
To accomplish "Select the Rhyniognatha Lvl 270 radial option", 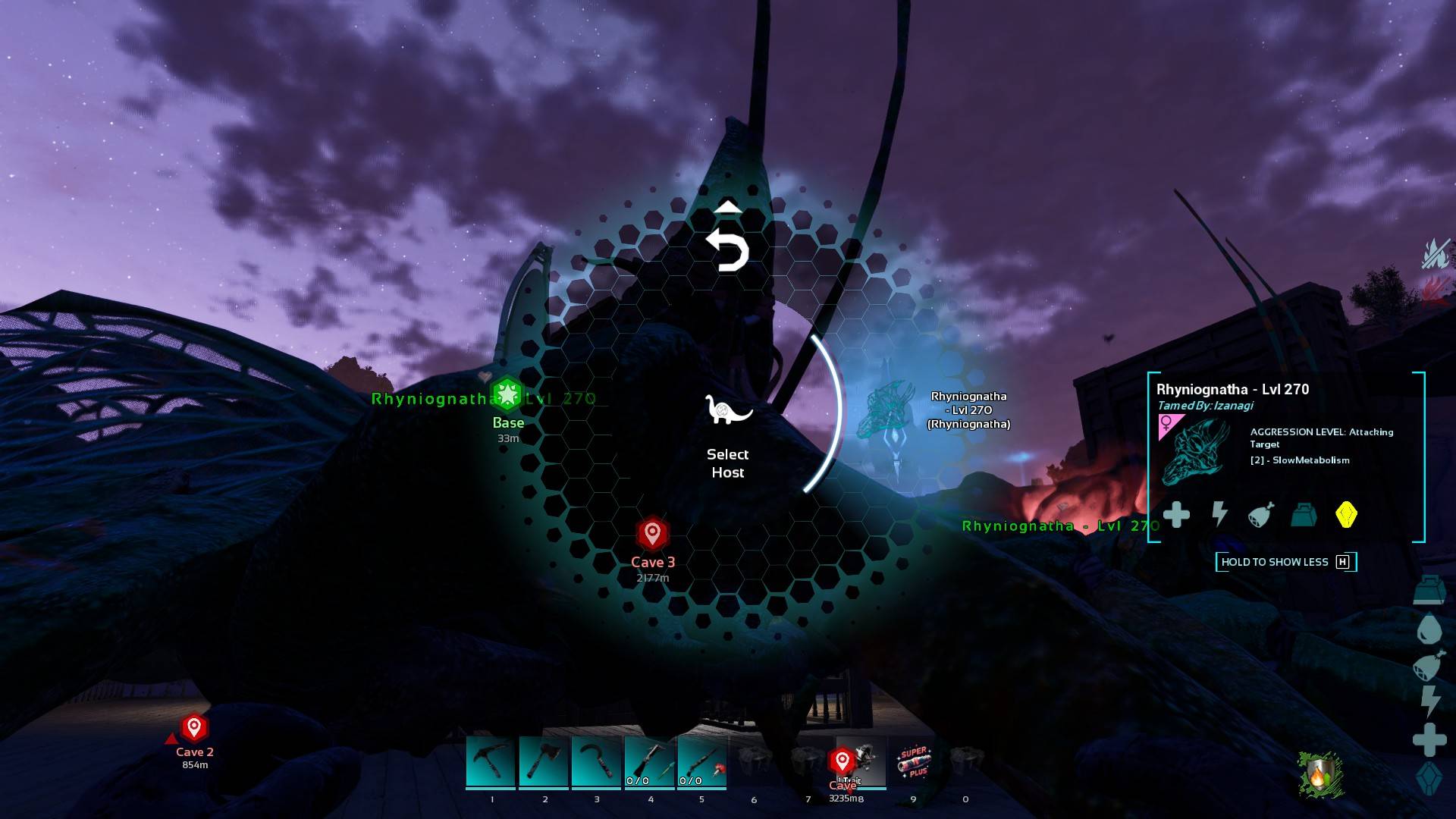I will coord(968,411).
